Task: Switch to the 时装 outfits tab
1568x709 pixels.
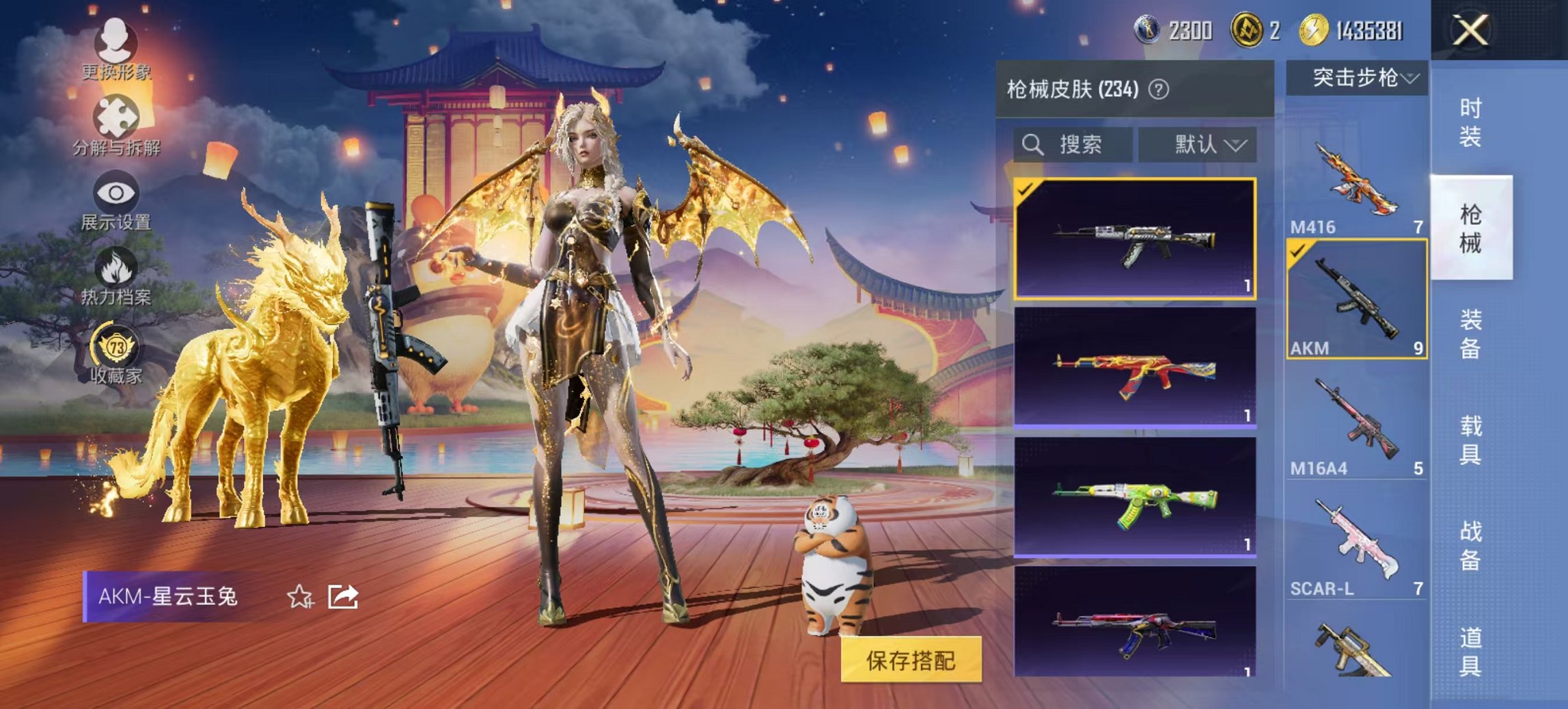Action: point(1470,123)
